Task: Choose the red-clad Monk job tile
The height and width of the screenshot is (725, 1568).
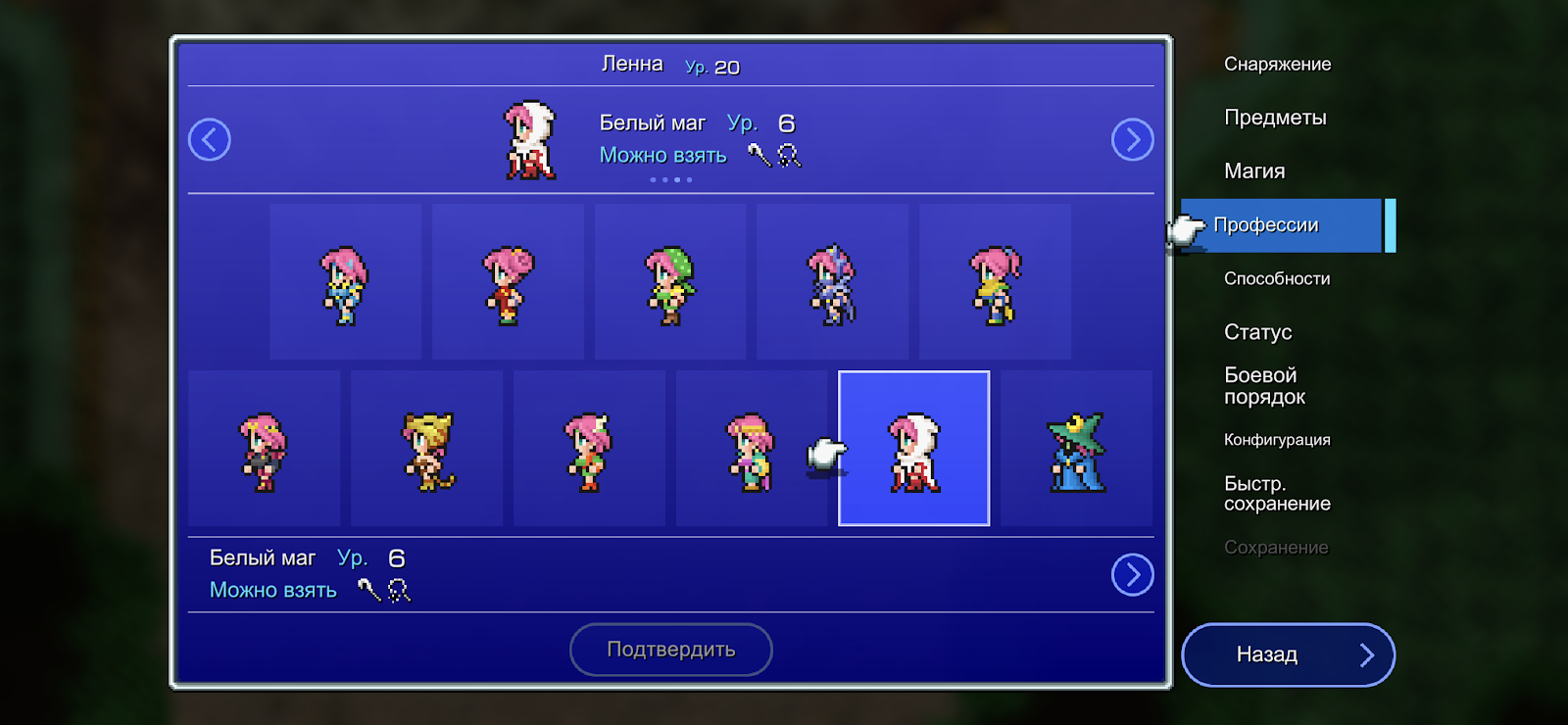Action: (x=508, y=282)
